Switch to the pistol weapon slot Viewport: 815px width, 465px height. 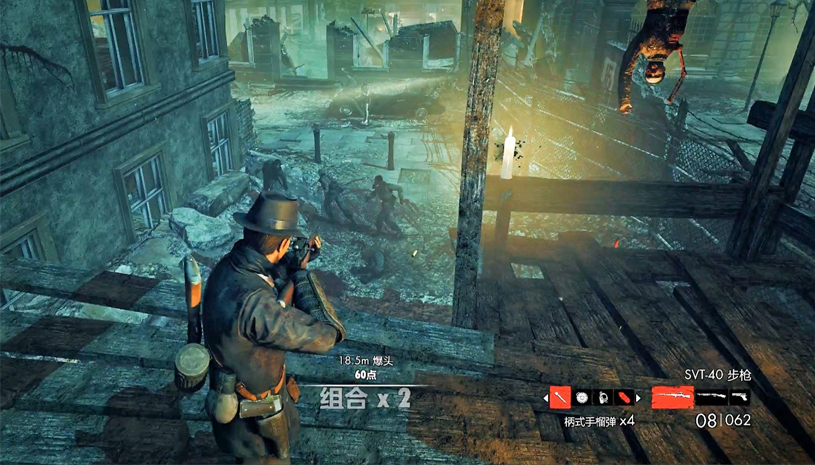coord(740,397)
